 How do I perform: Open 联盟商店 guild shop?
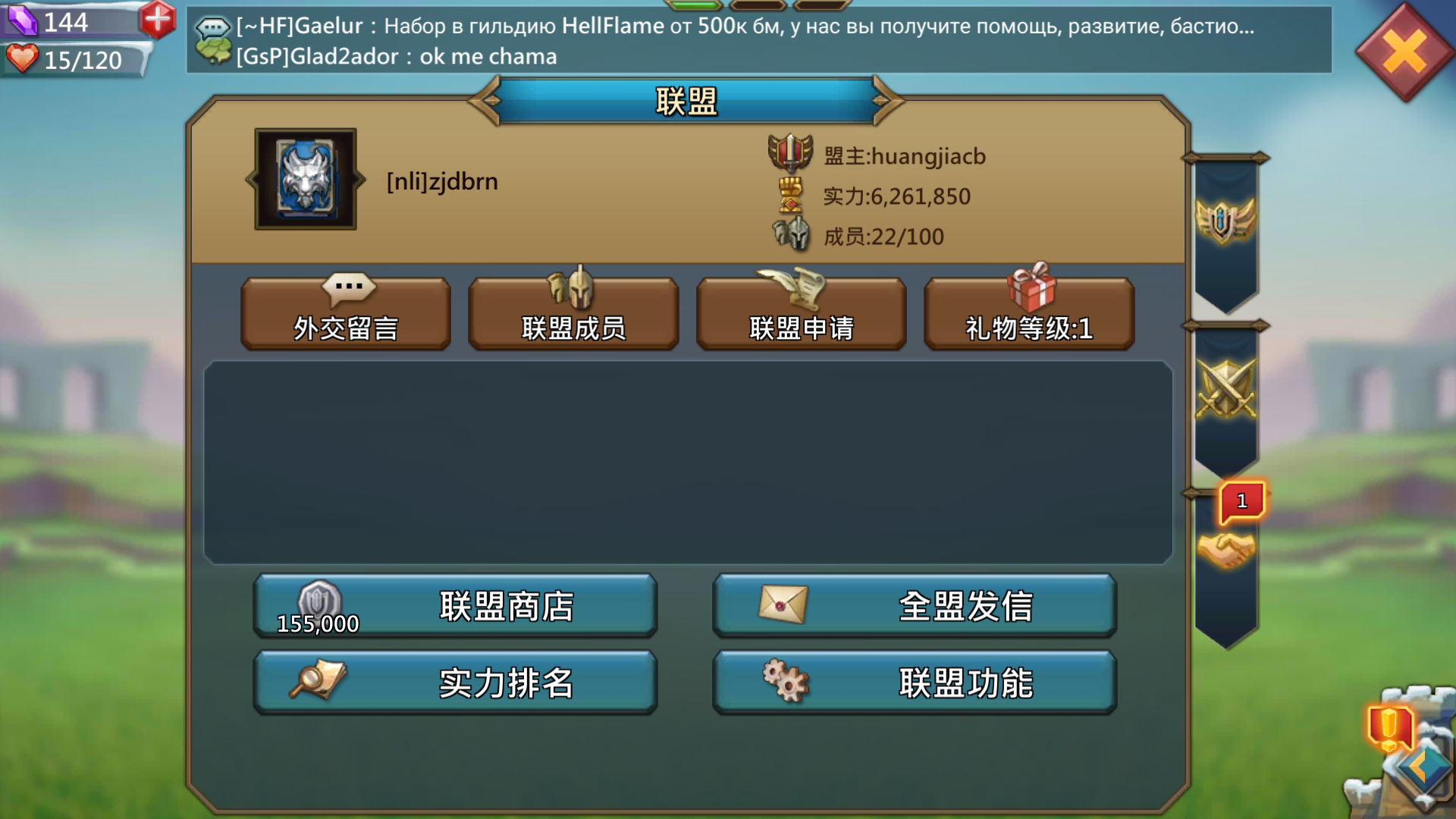453,605
